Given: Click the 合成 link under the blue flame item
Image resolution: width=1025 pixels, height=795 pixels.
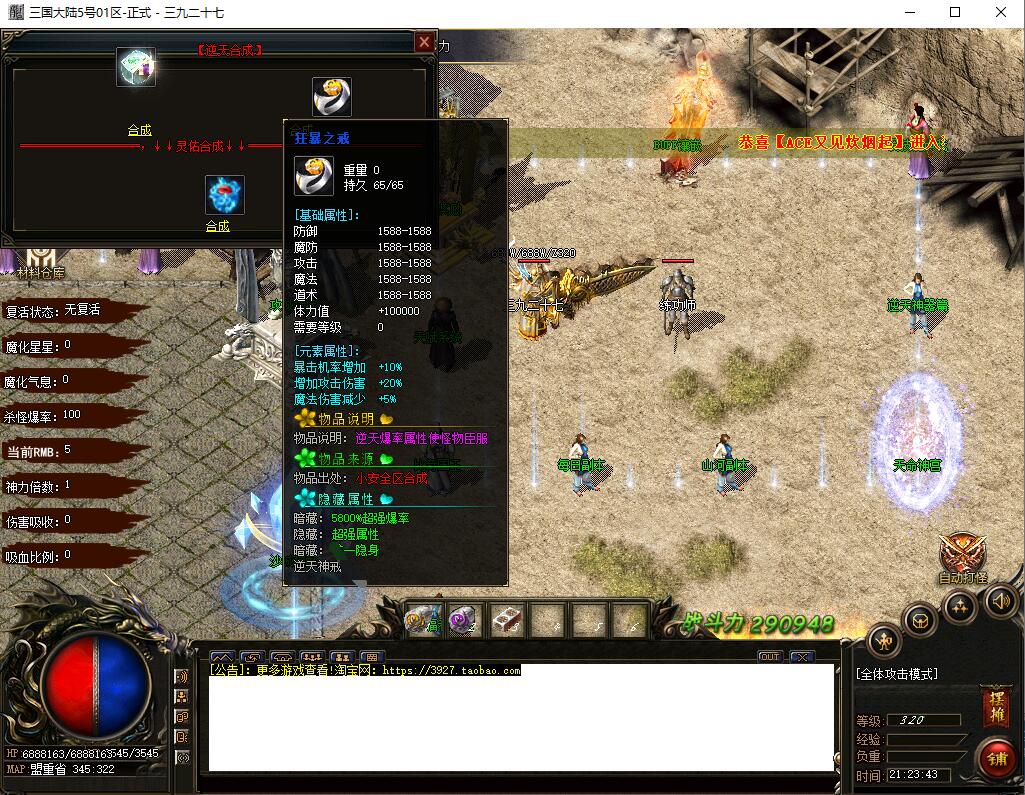Looking at the screenshot, I should (x=218, y=226).
